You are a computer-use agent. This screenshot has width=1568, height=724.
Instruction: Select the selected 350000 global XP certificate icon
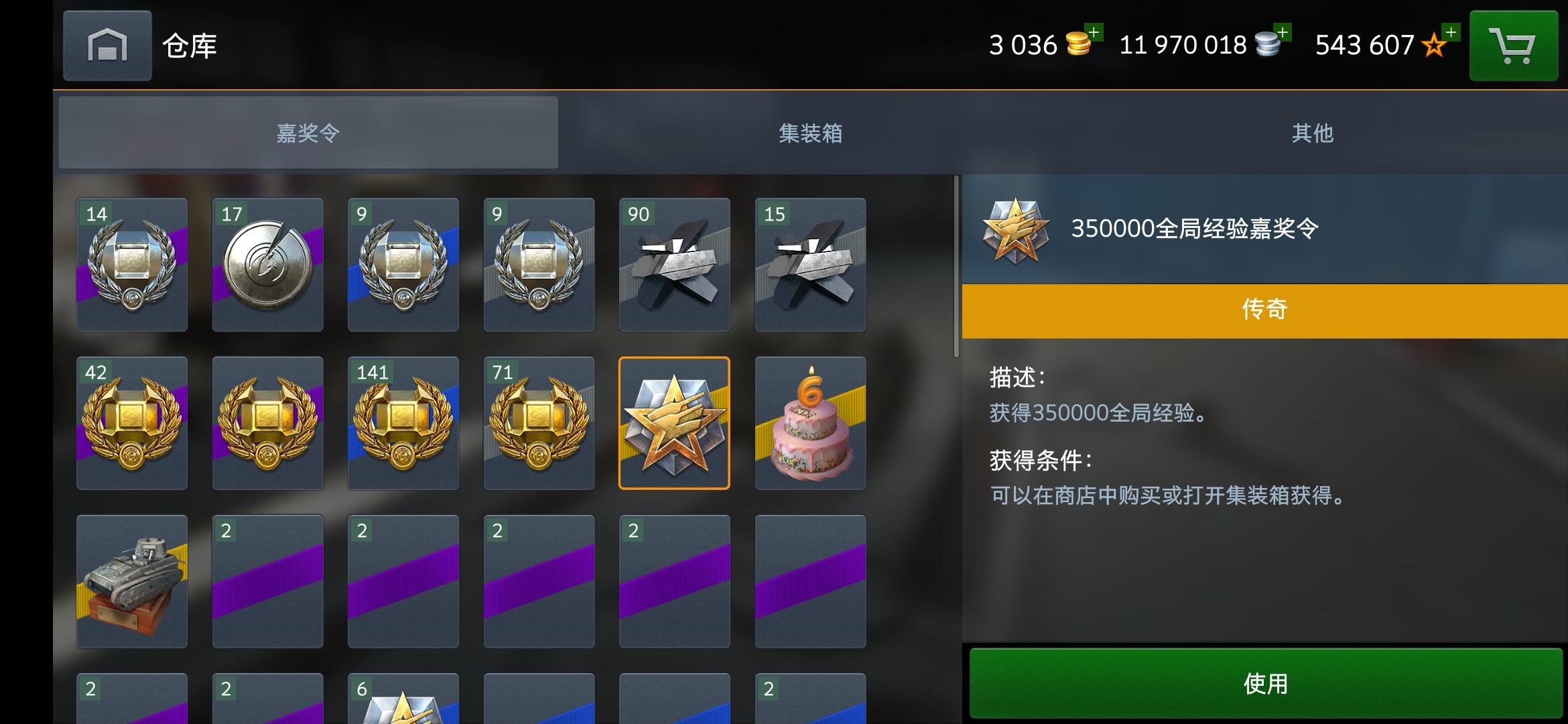[673, 423]
